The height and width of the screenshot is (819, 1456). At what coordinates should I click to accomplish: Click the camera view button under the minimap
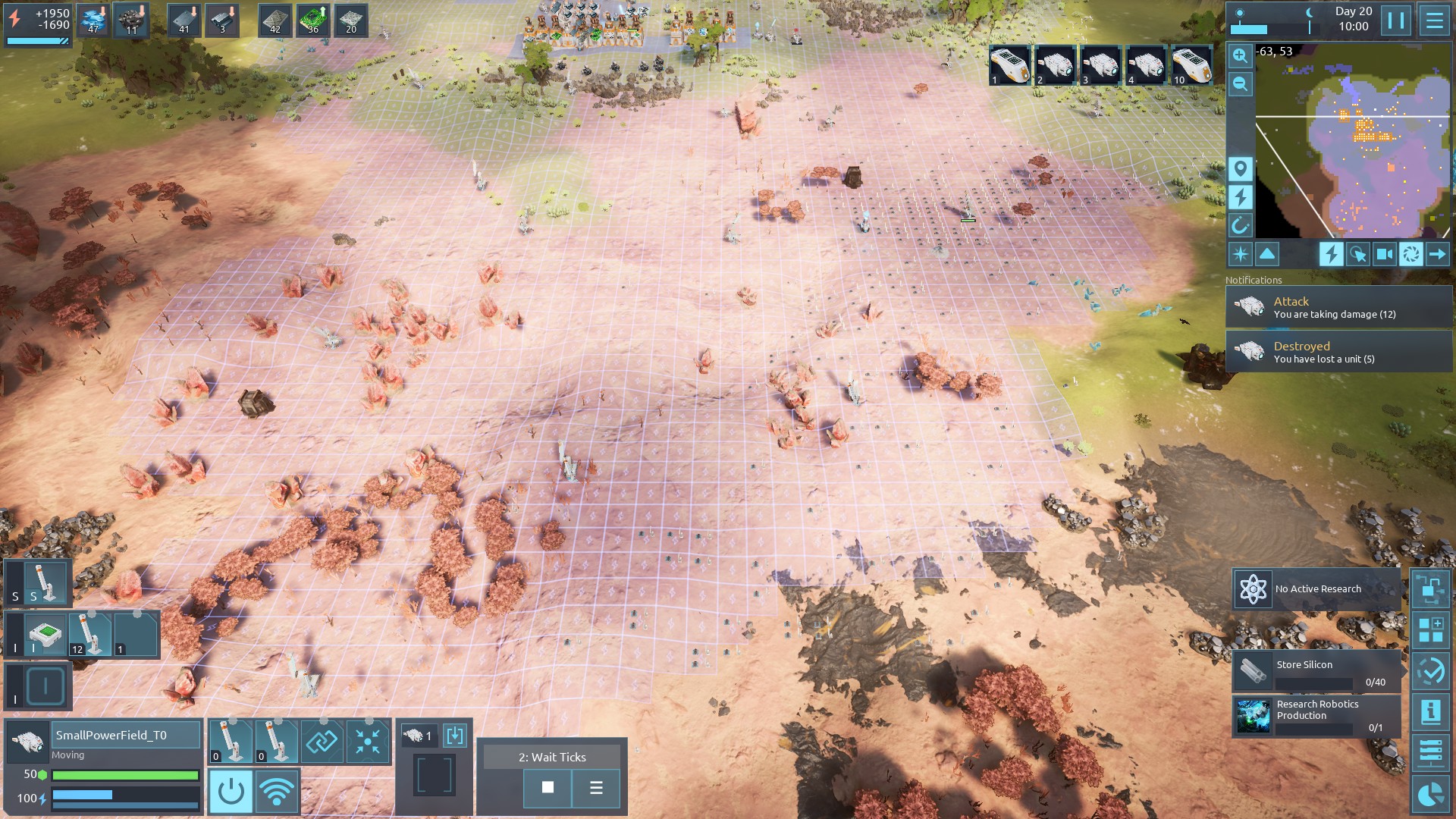point(1384,255)
